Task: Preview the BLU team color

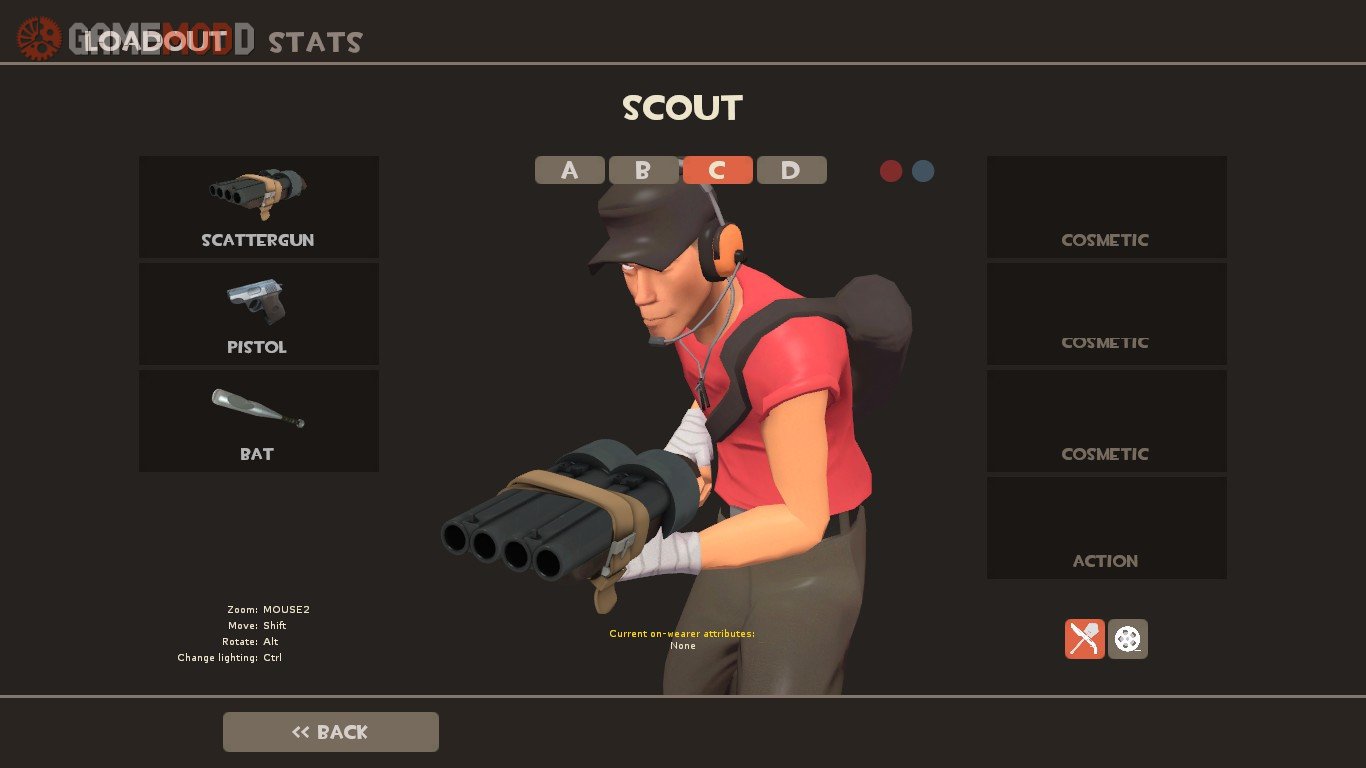Action: point(923,171)
